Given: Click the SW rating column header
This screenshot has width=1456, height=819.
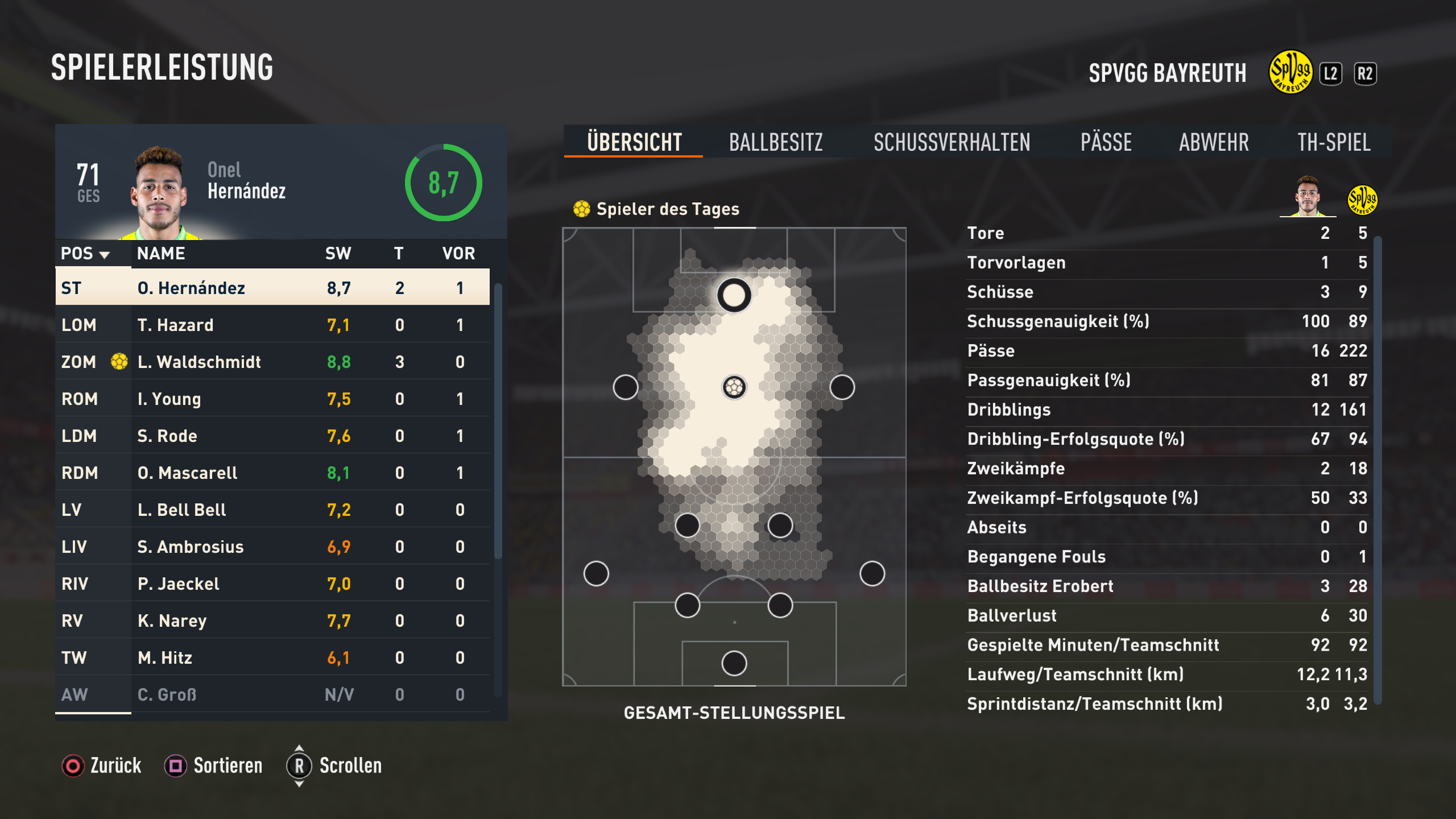Looking at the screenshot, I should pyautogui.click(x=338, y=254).
